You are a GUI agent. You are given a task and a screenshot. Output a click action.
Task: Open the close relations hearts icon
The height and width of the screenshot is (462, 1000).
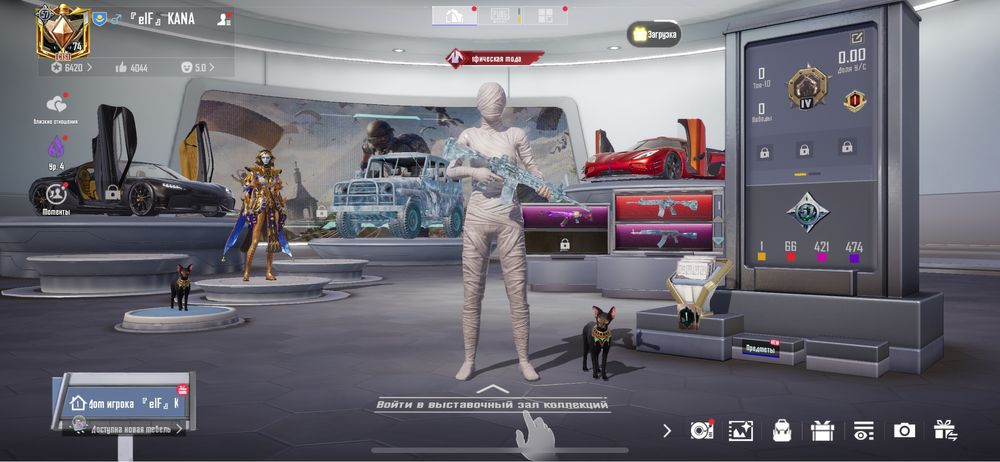point(56,105)
